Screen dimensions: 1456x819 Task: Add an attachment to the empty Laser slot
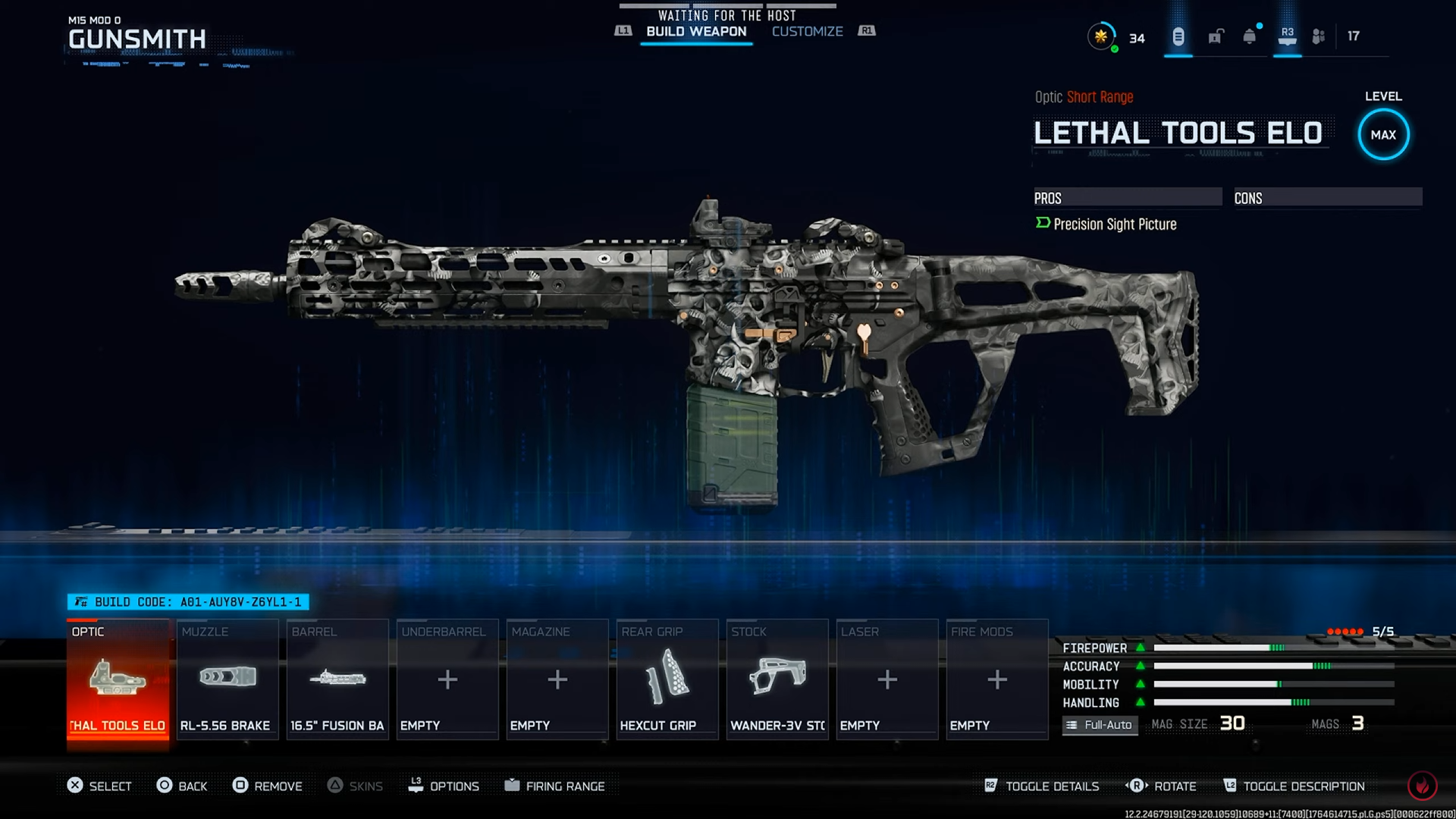pos(887,680)
